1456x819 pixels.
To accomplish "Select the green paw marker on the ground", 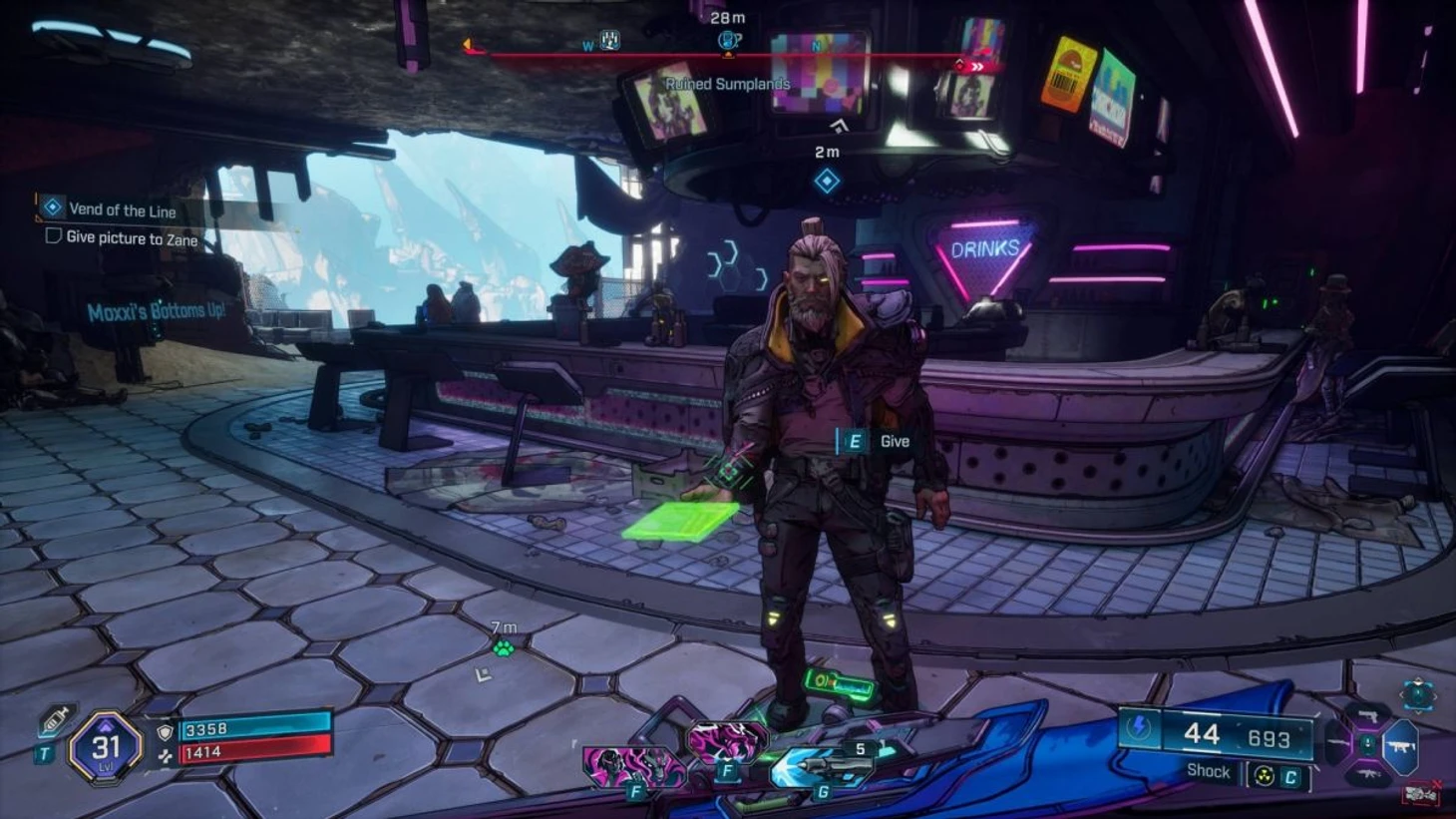I will (504, 648).
